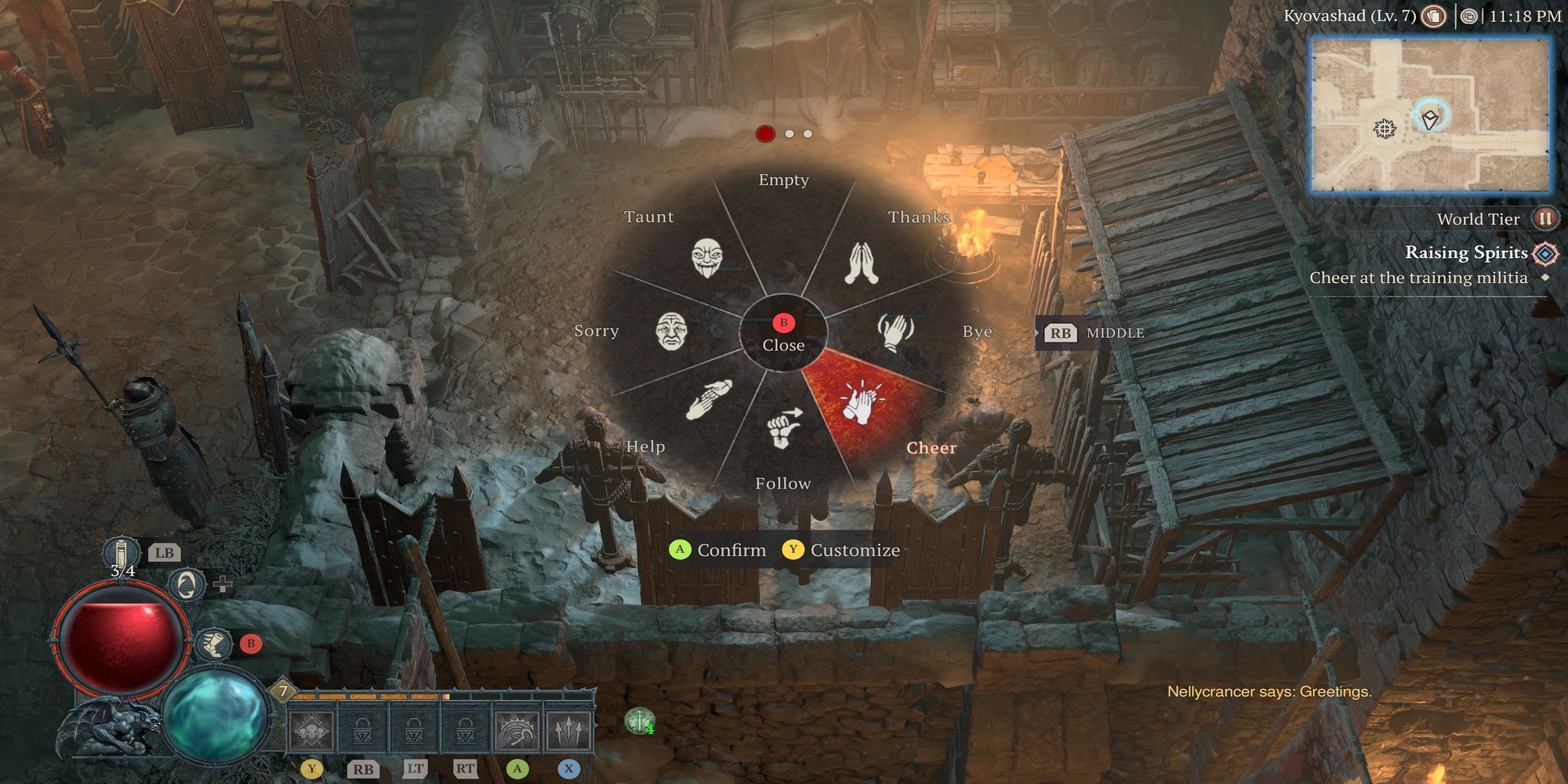Image resolution: width=1568 pixels, height=784 pixels.
Task: Choose the Help emote
Action: [709, 400]
